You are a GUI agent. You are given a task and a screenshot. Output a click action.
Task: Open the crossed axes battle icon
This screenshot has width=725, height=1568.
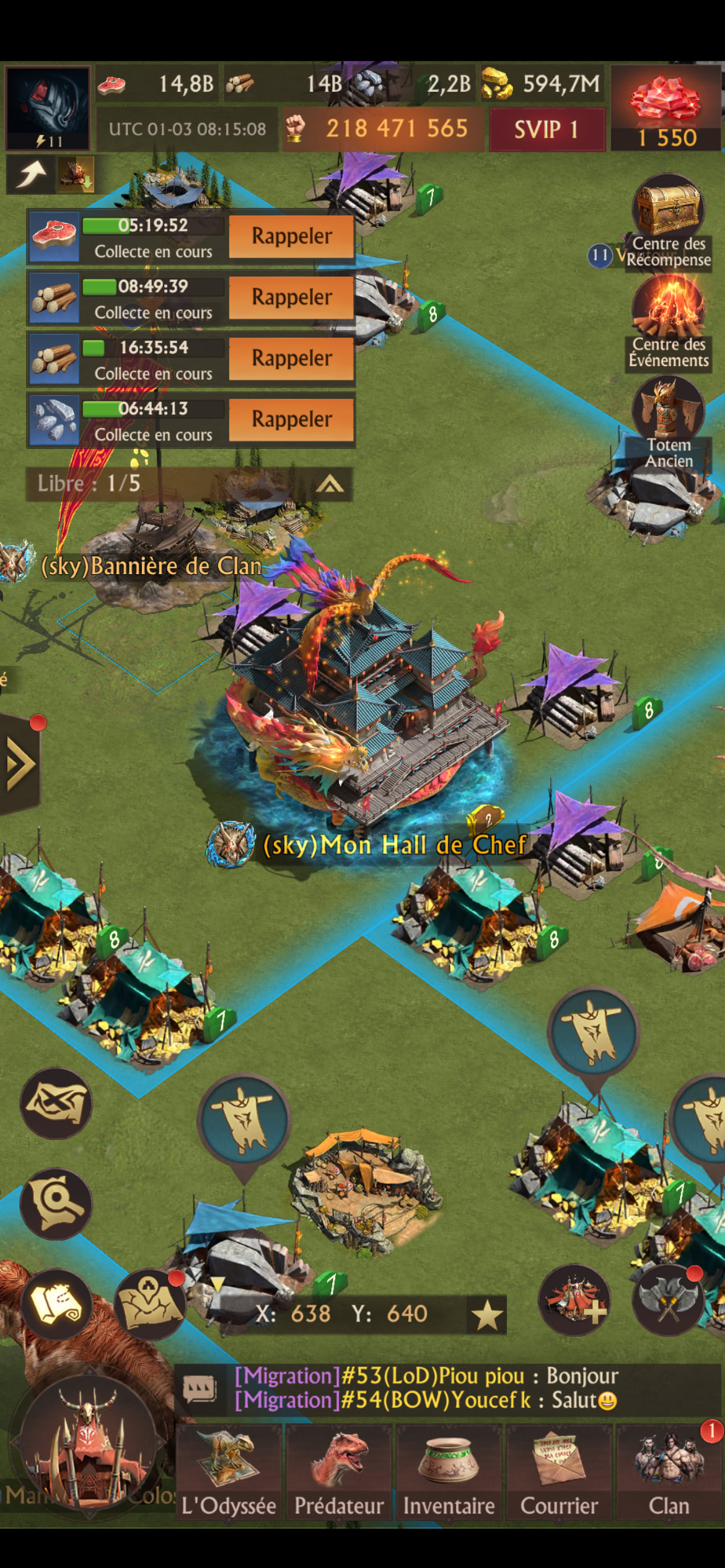click(668, 1300)
